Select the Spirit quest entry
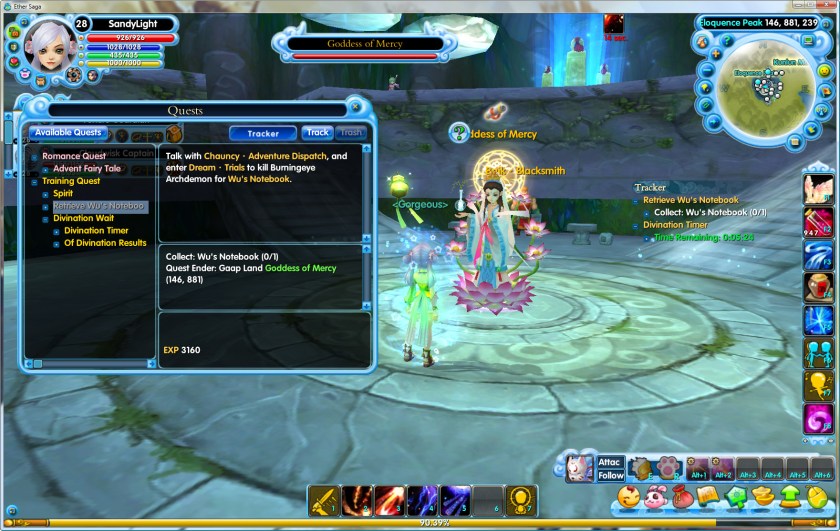840x531 pixels. (63, 194)
